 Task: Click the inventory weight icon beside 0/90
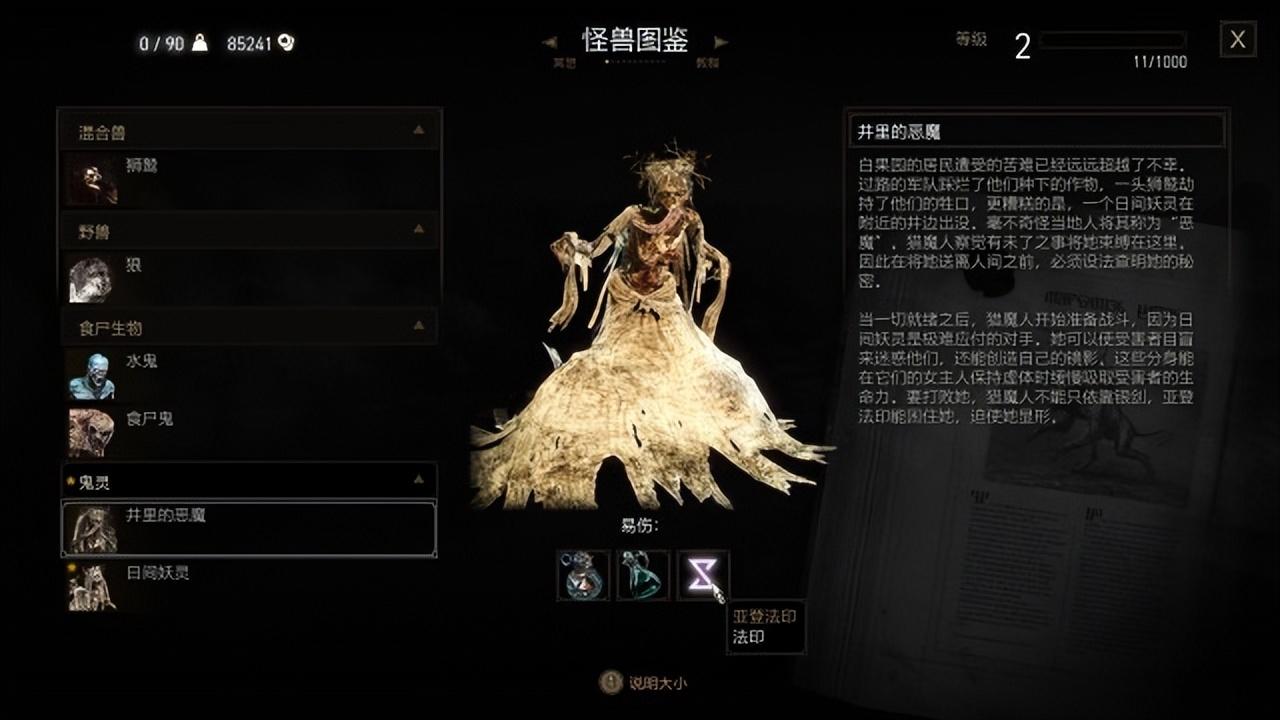[x=199, y=42]
